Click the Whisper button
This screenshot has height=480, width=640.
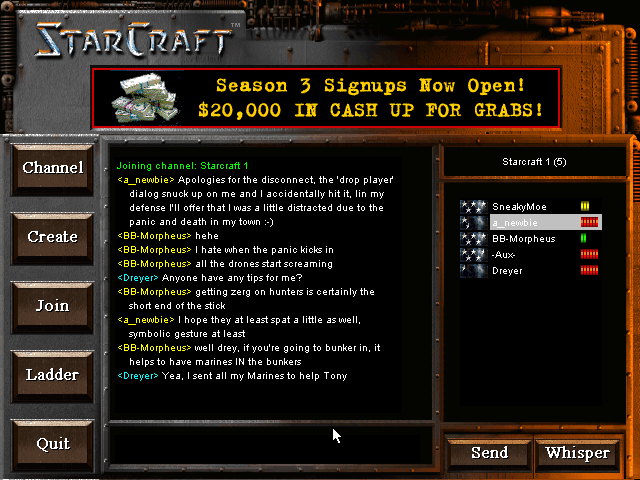point(578,453)
